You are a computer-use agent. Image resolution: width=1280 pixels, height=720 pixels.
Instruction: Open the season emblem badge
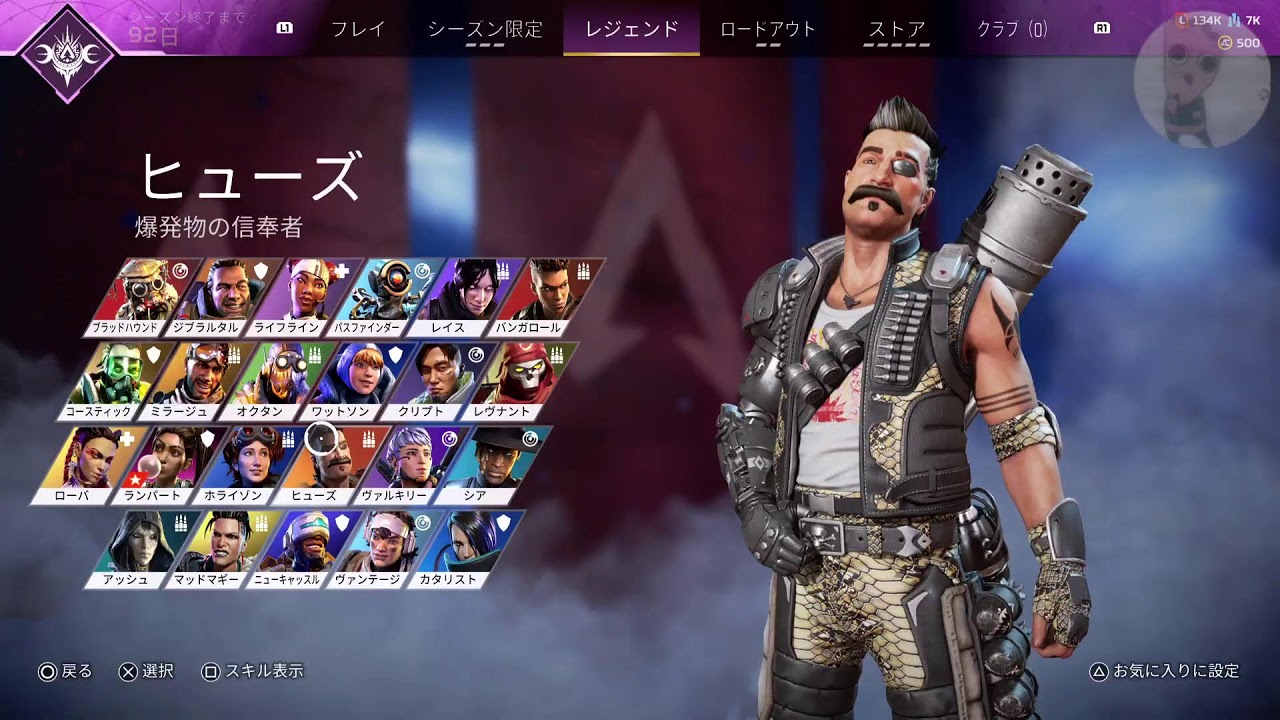(x=67, y=52)
